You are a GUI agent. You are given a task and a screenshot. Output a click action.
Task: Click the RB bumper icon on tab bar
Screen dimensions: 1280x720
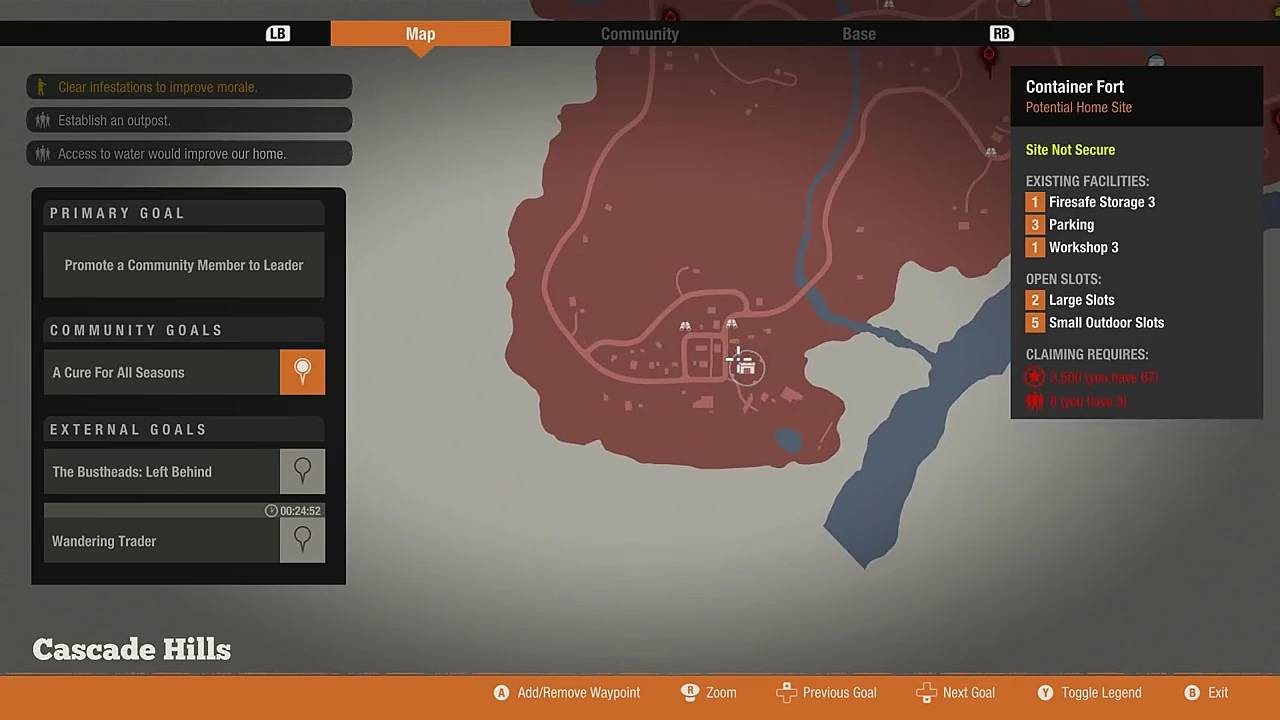[x=1001, y=33]
